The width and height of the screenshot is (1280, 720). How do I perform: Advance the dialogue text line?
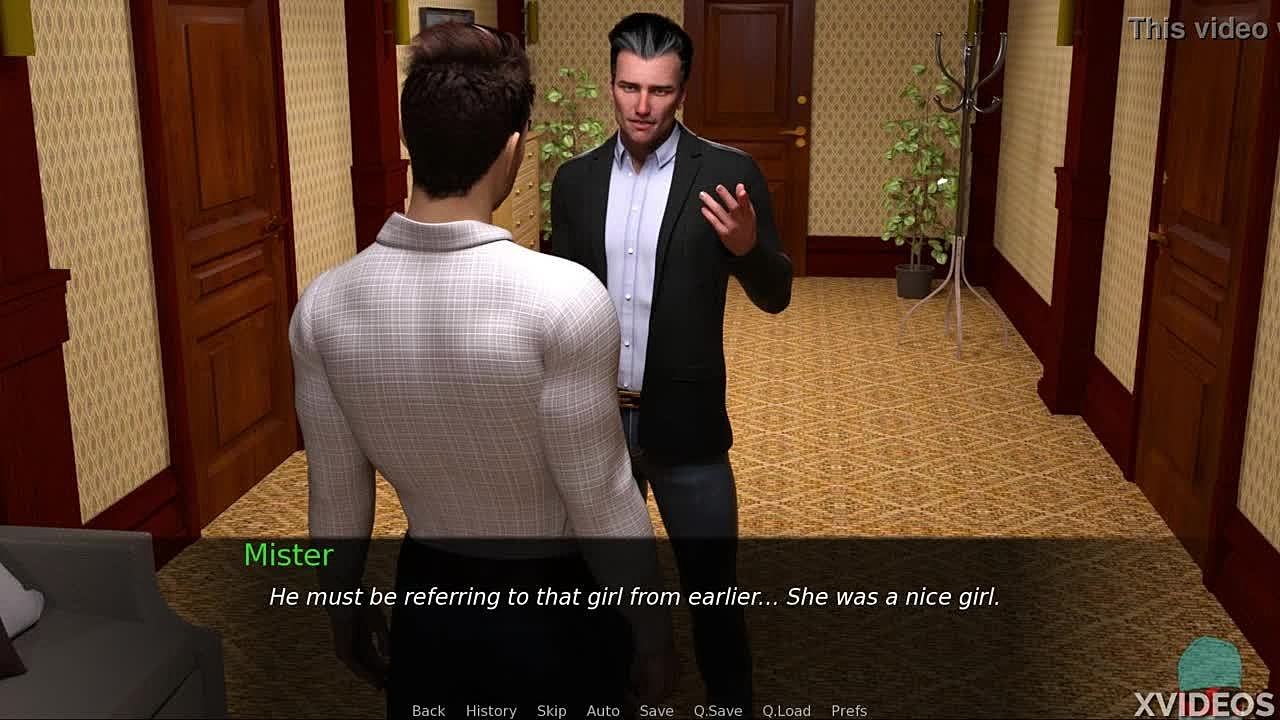pos(634,597)
